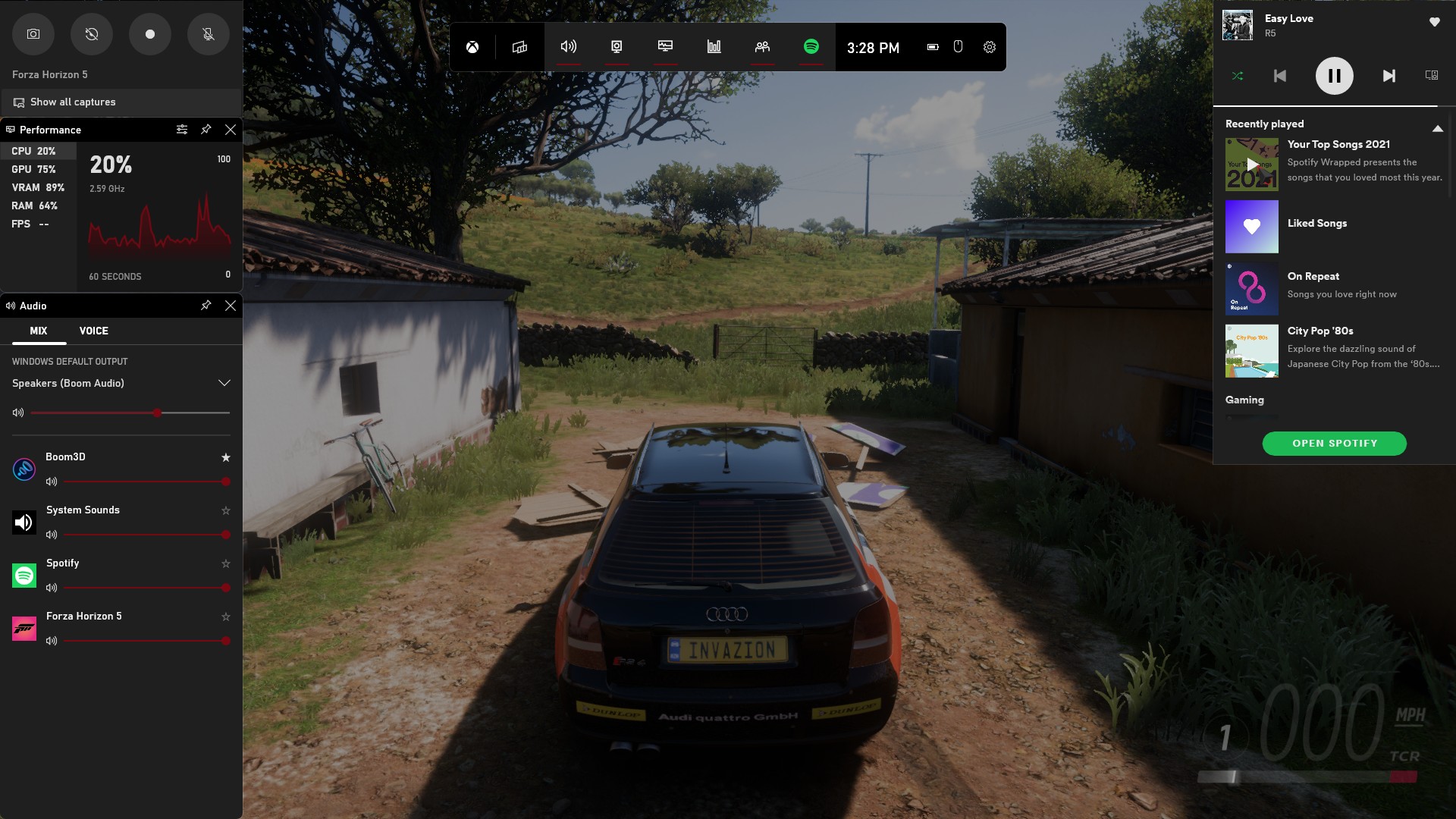Toggle the microphone mute button
This screenshot has height=819, width=1456.
pyautogui.click(x=208, y=34)
